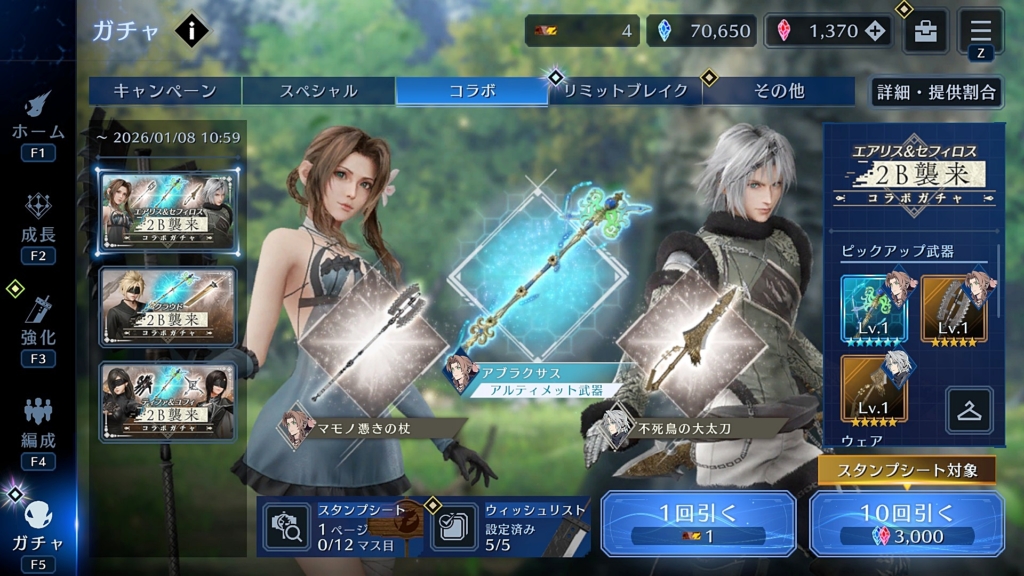Image resolution: width=1024 pixels, height=576 pixels.
Task: Click the gacha info icon
Action: point(191,31)
